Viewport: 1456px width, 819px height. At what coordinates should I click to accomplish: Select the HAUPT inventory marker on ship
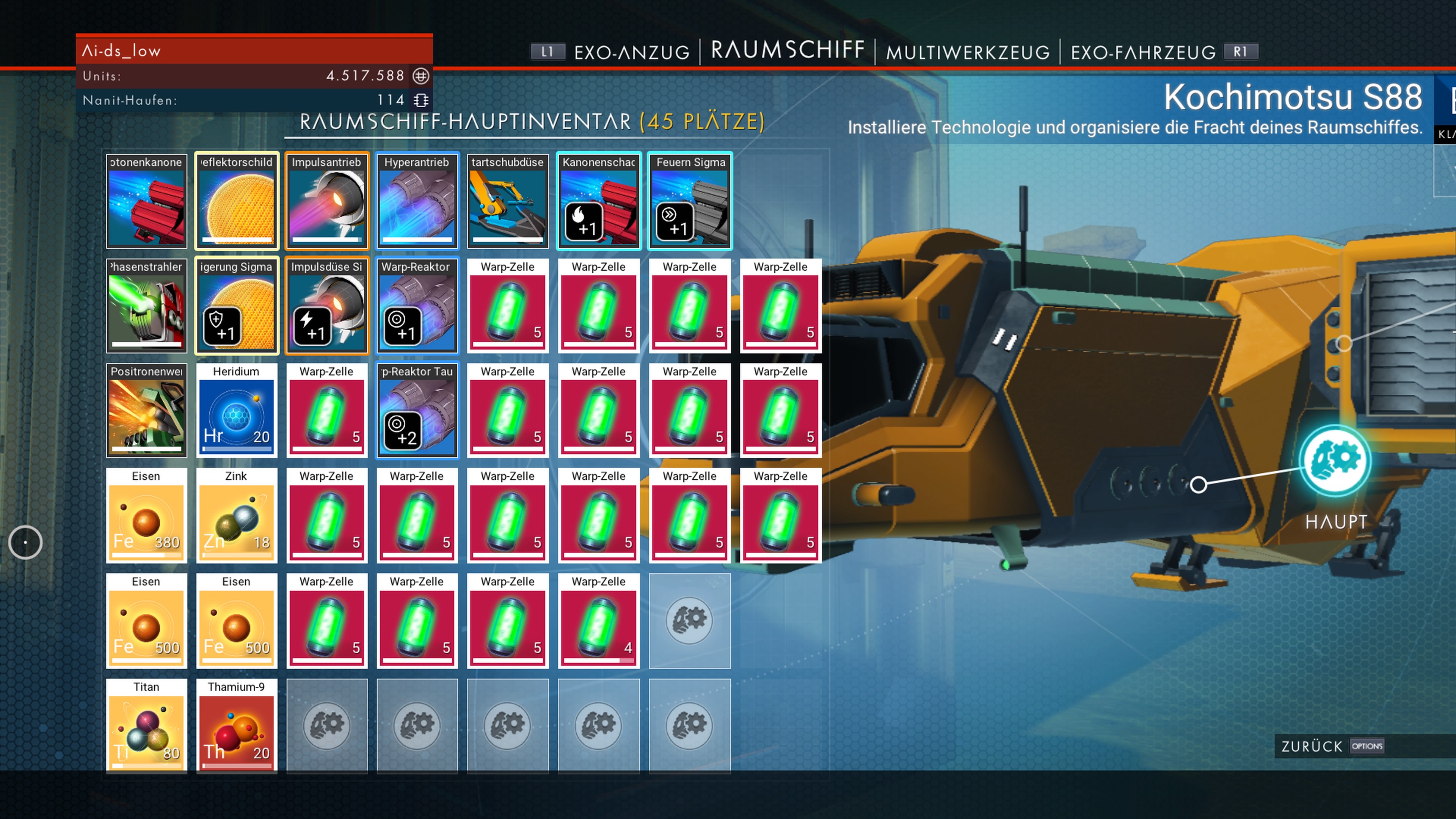coord(1335,461)
